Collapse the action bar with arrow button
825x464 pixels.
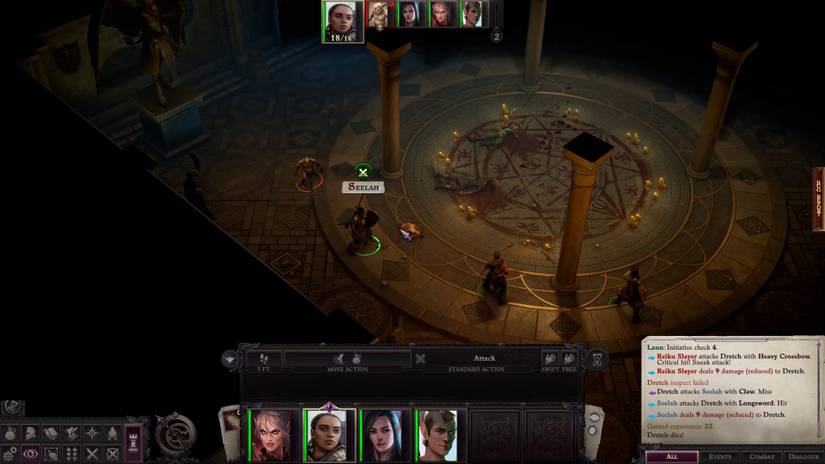[231, 358]
